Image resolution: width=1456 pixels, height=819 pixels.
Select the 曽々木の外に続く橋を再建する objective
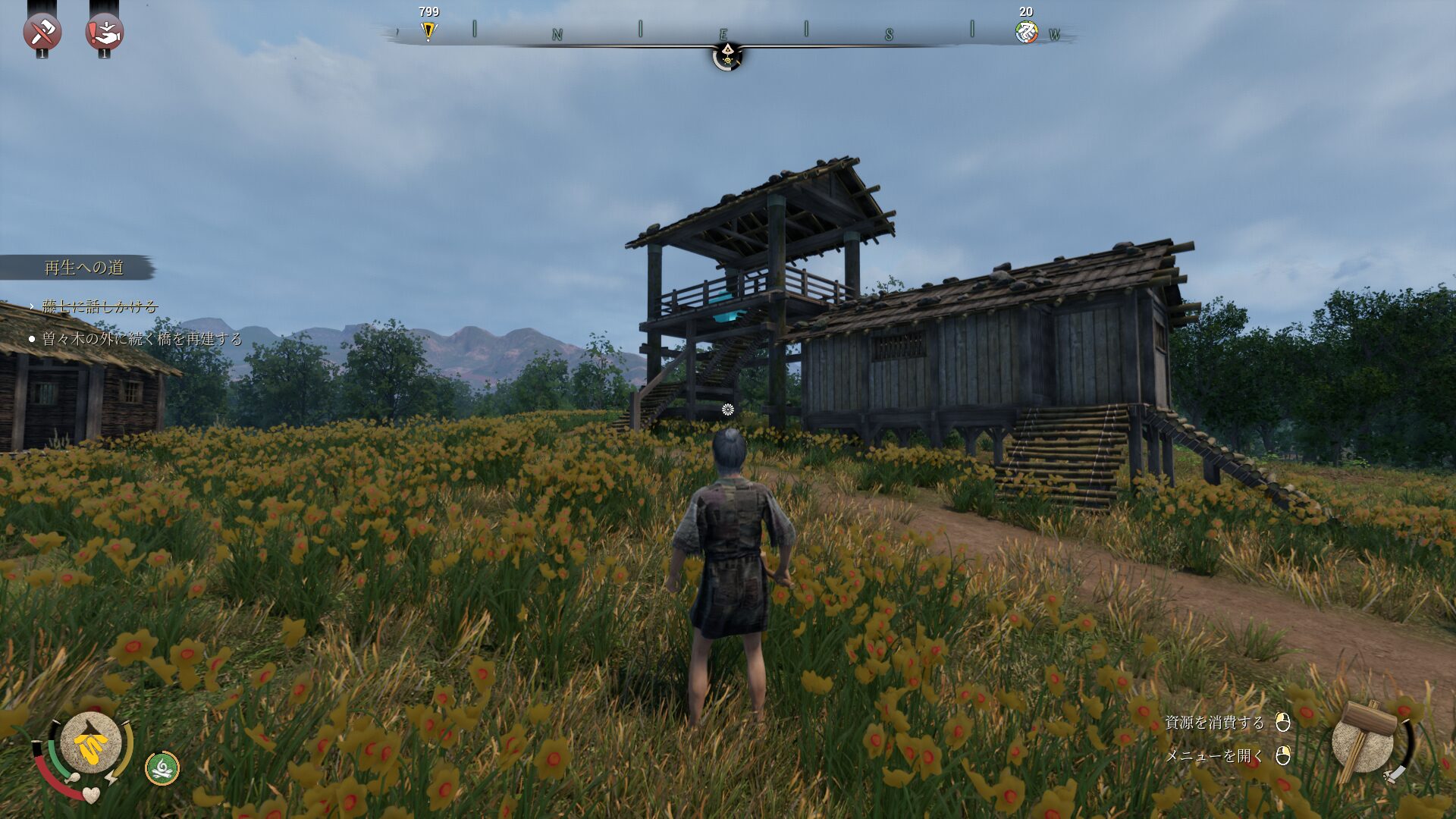pyautogui.click(x=141, y=339)
